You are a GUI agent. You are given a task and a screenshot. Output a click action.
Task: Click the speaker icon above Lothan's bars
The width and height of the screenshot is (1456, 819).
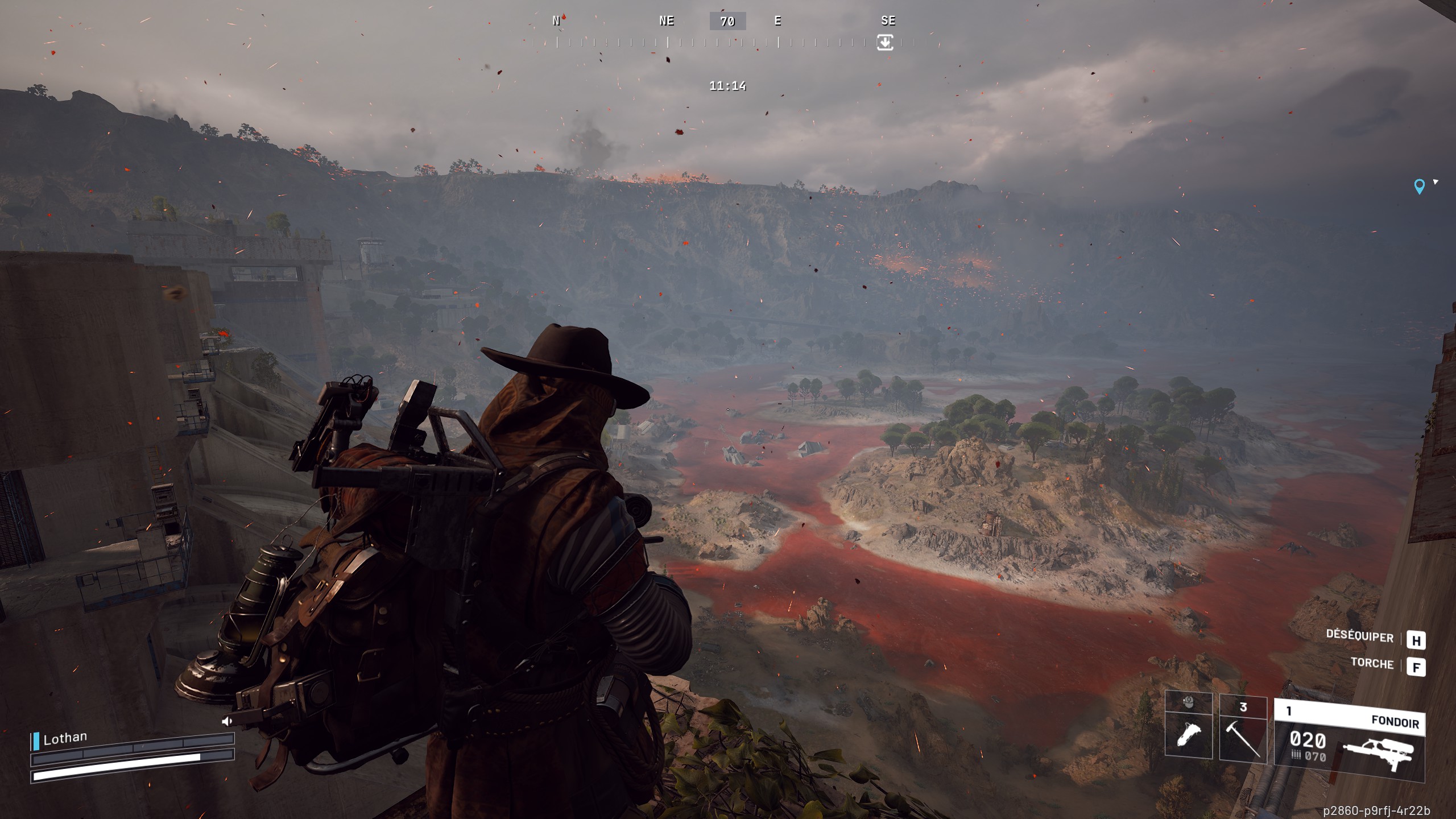pos(227,721)
